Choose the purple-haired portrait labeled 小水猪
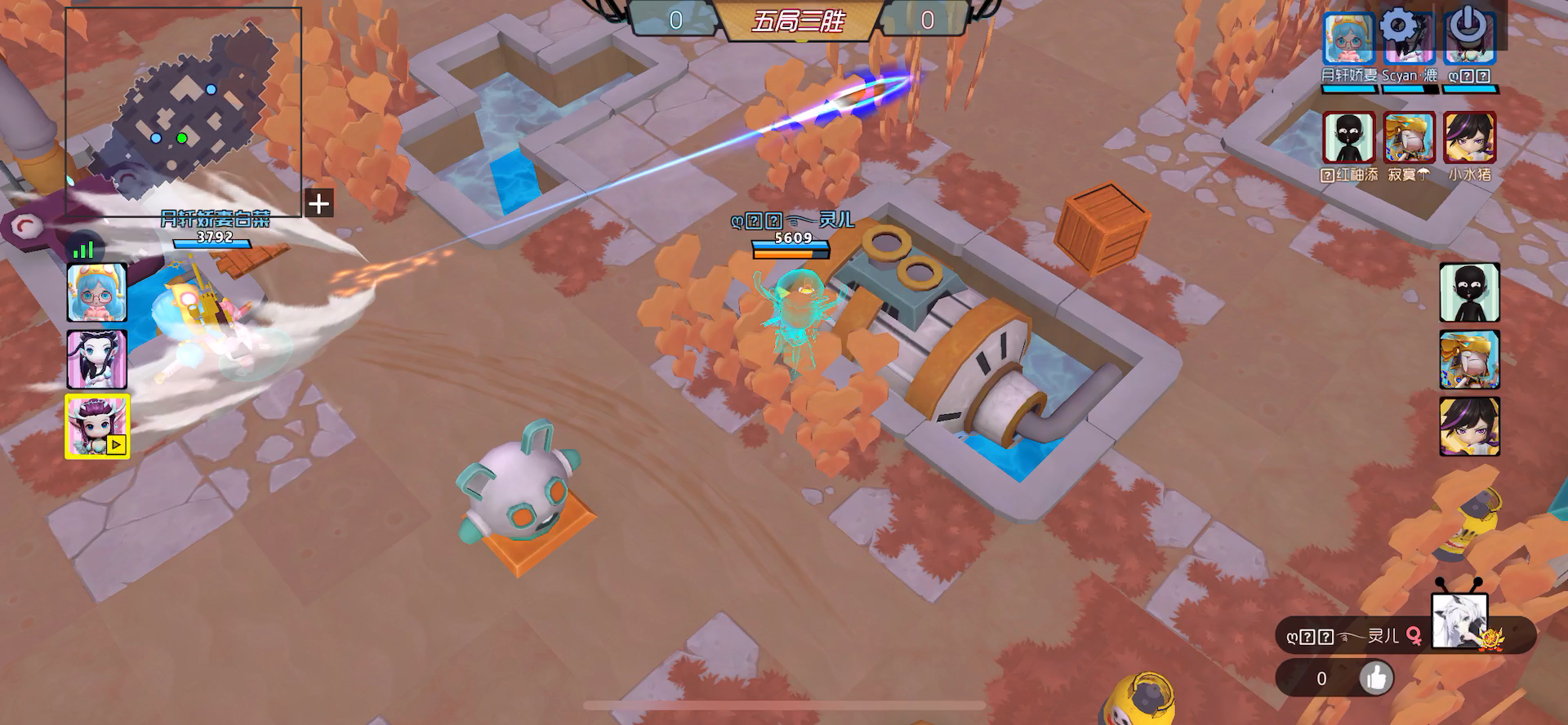Viewport: 1568px width, 725px height. point(1469,138)
